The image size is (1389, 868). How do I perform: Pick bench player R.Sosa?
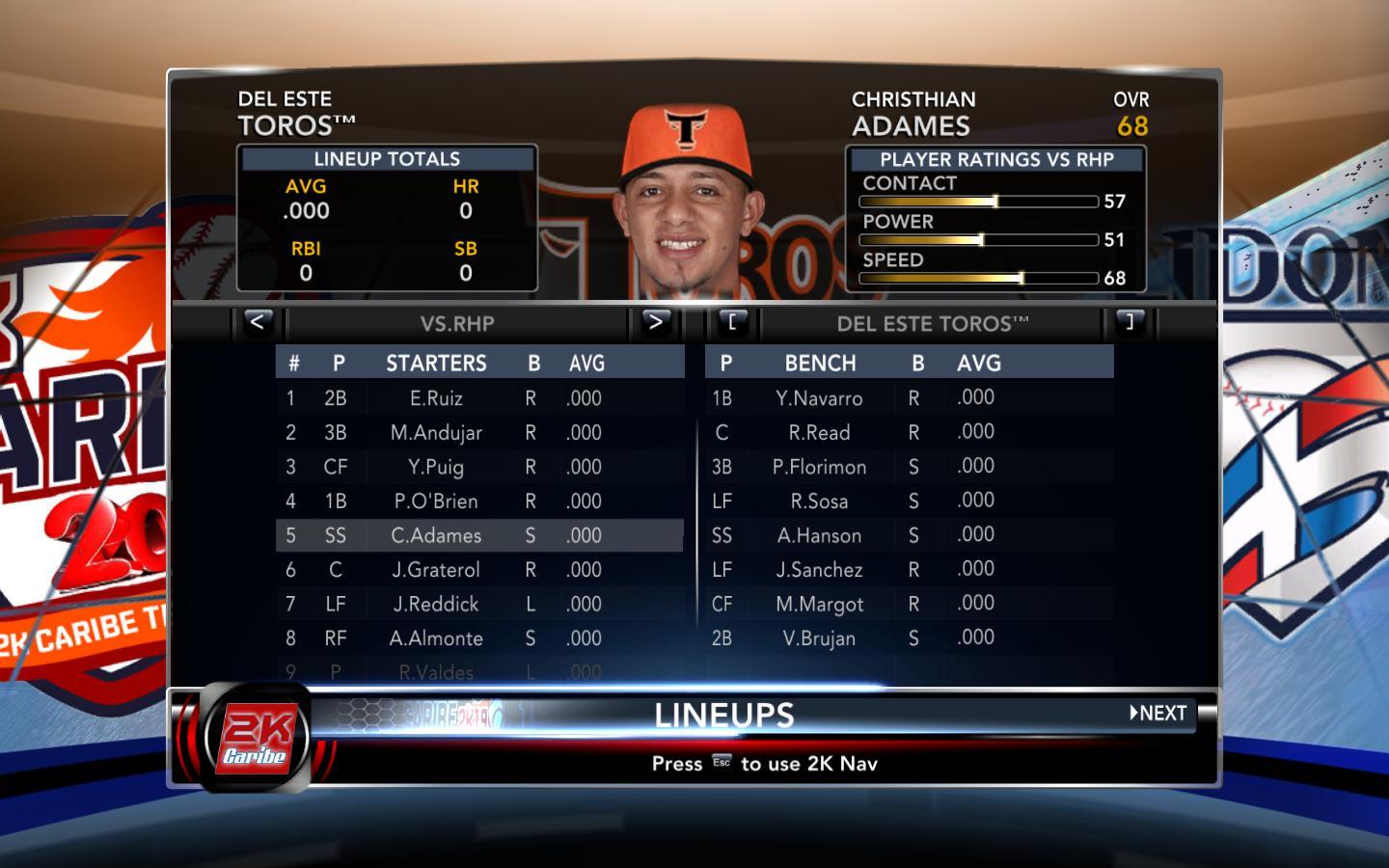pyautogui.click(x=819, y=502)
